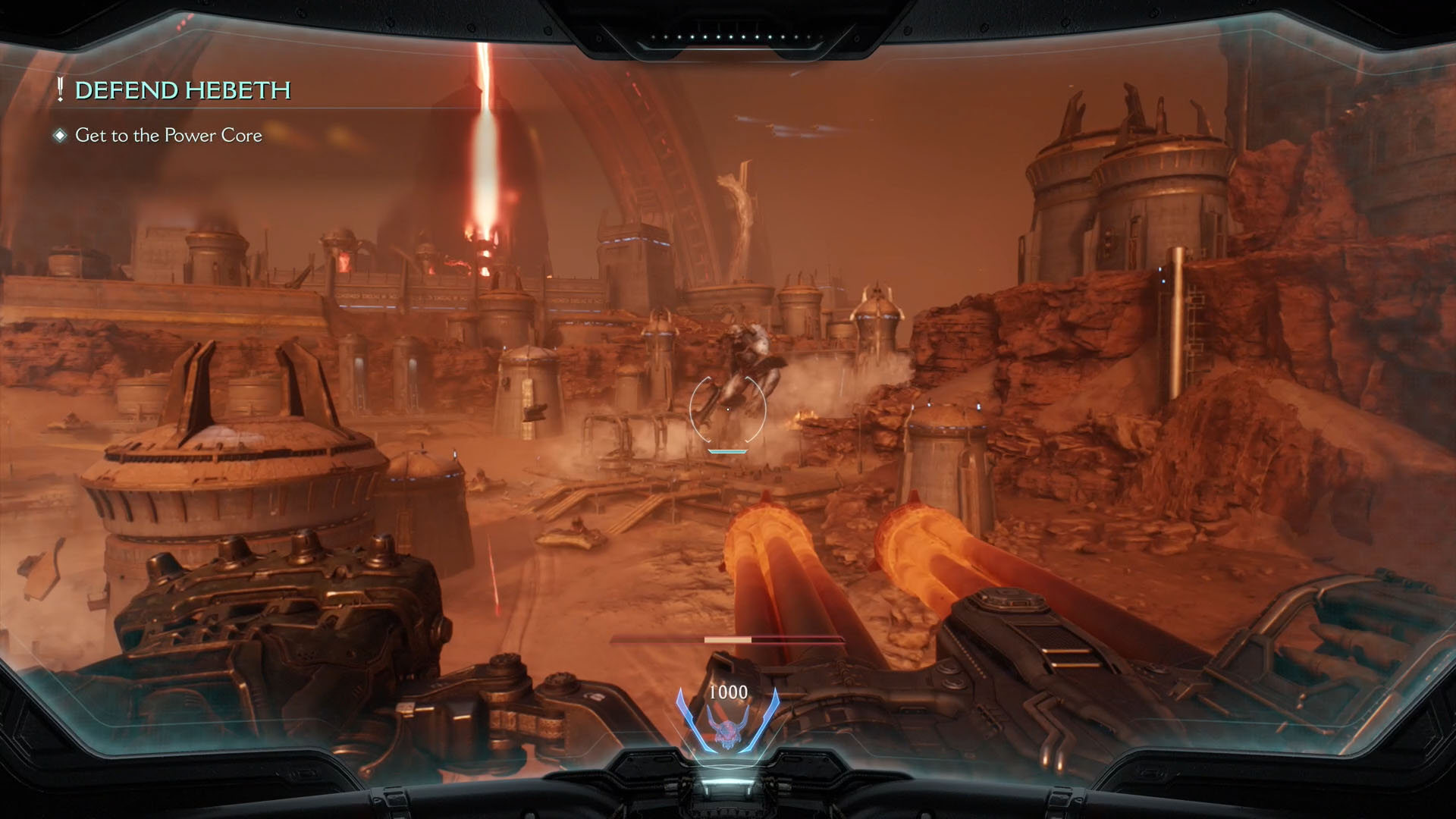
Task: Click the demon skull emblem on the HUD
Action: [x=728, y=732]
